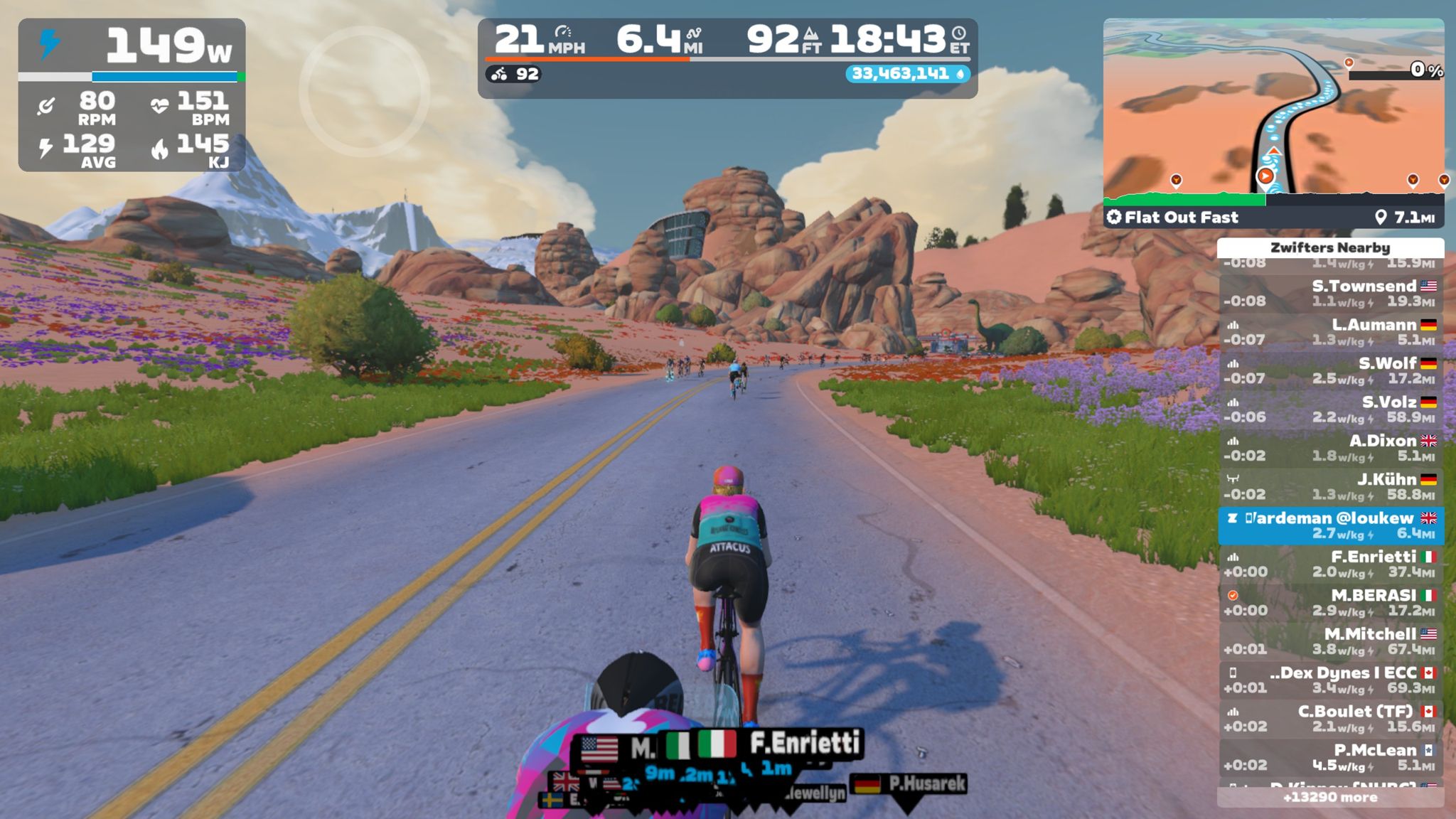The width and height of the screenshot is (1456, 819).
Task: Open the Flat Out Fast route label
Action: pos(1180,218)
